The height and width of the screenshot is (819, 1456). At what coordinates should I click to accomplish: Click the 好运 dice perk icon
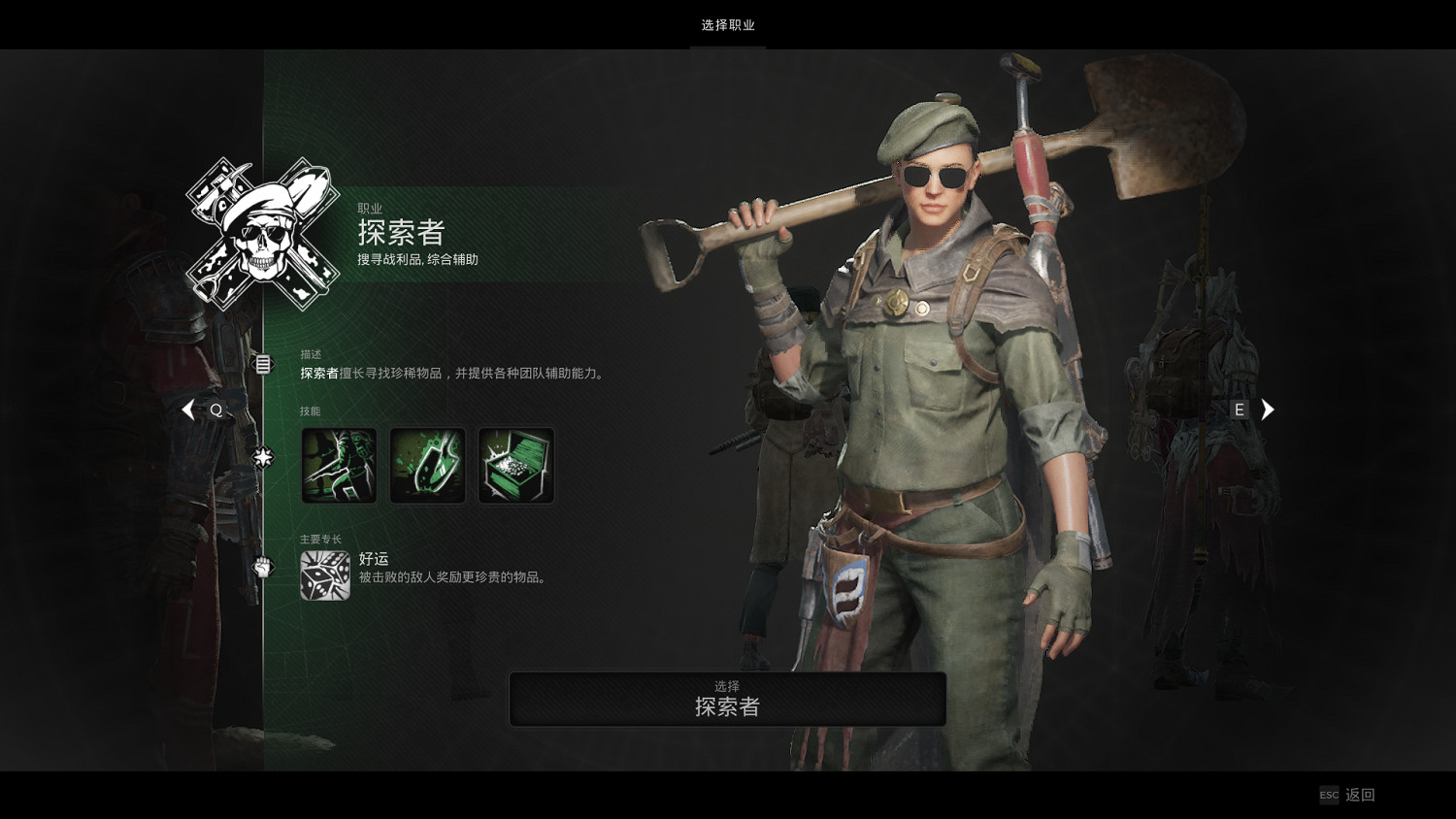(325, 575)
